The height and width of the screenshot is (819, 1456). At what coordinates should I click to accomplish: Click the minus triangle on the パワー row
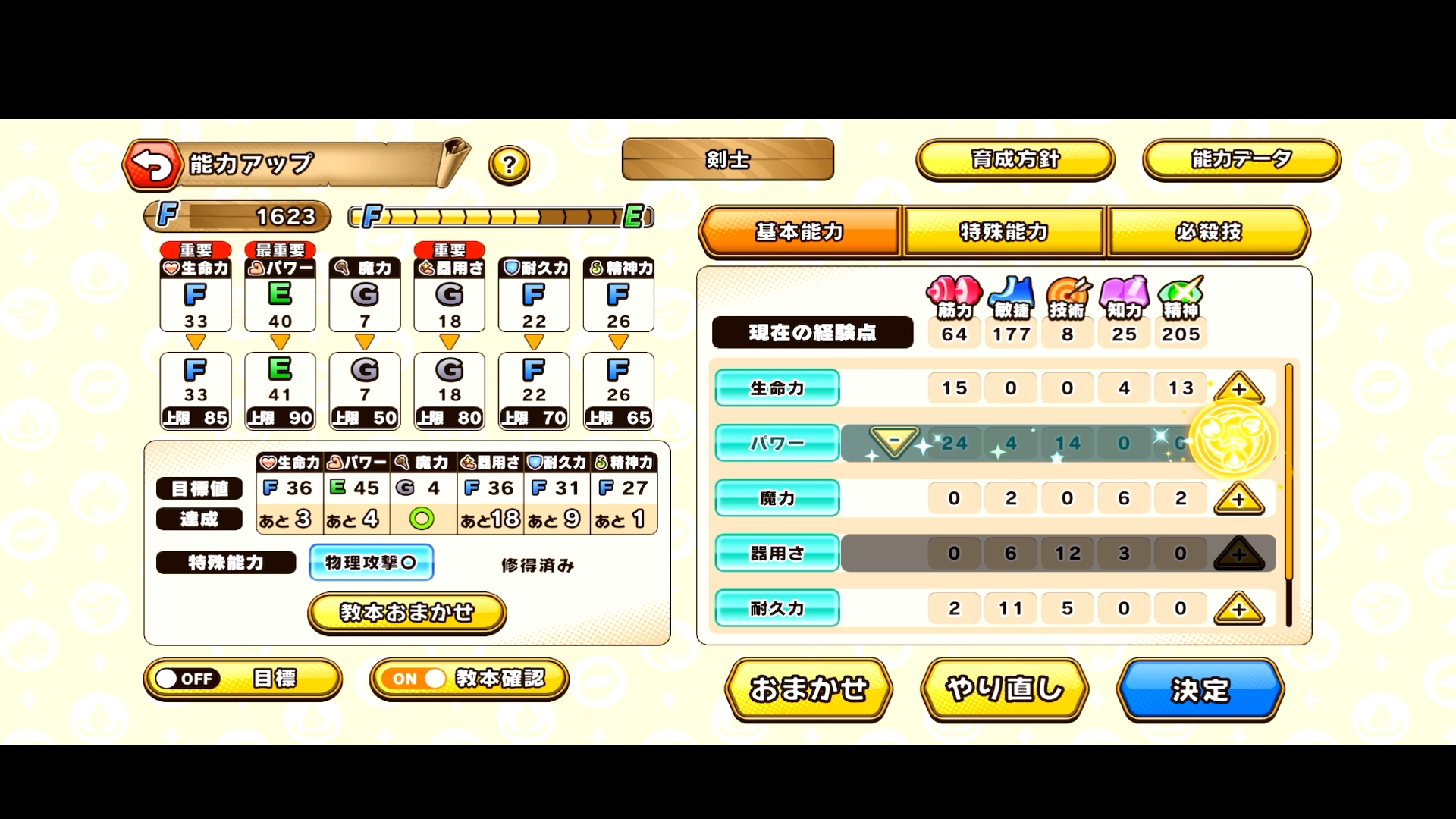tap(895, 443)
